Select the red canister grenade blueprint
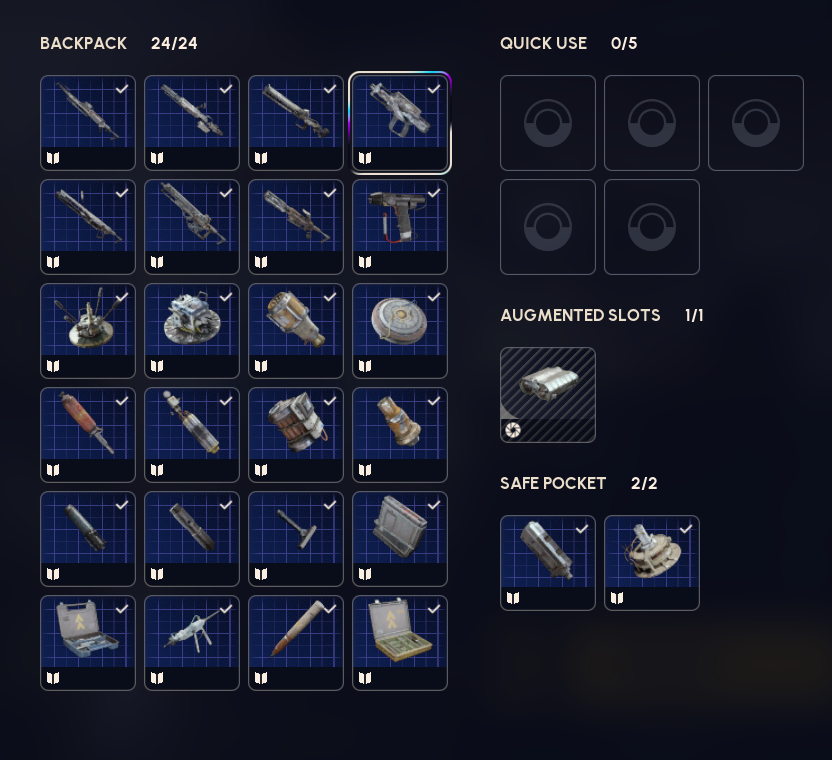 point(88,434)
